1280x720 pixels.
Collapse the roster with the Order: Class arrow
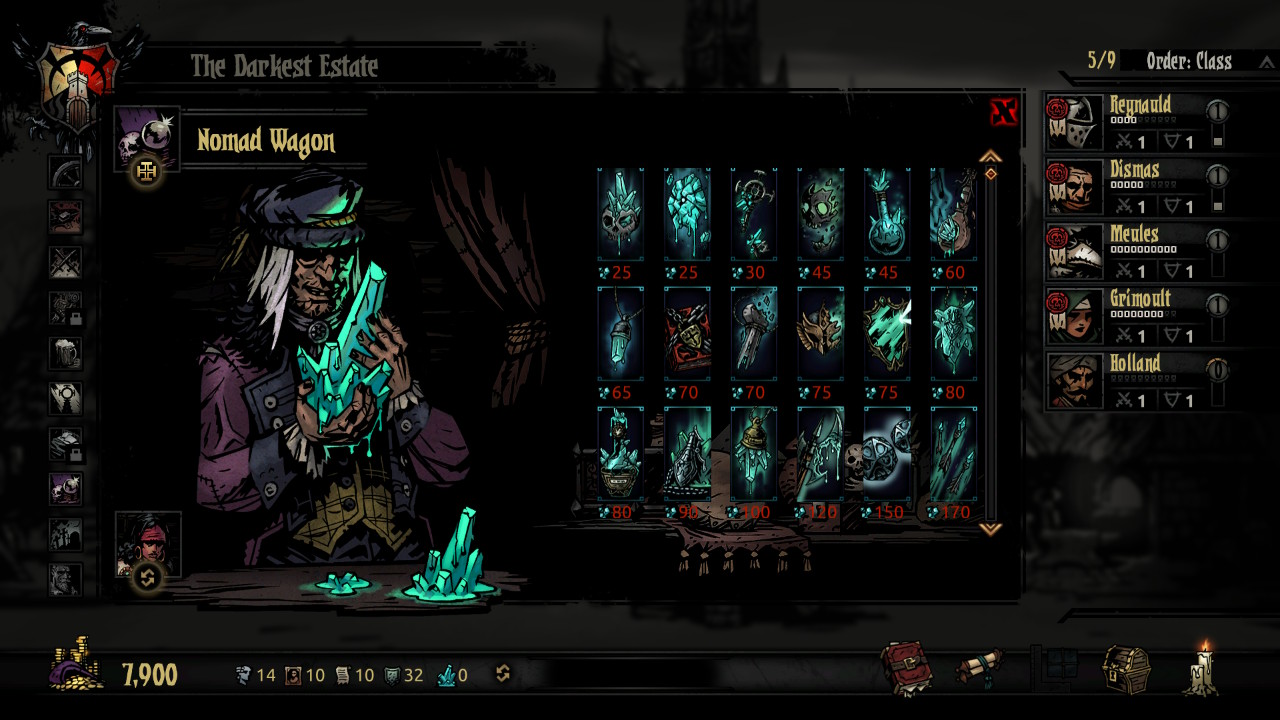click(1267, 61)
